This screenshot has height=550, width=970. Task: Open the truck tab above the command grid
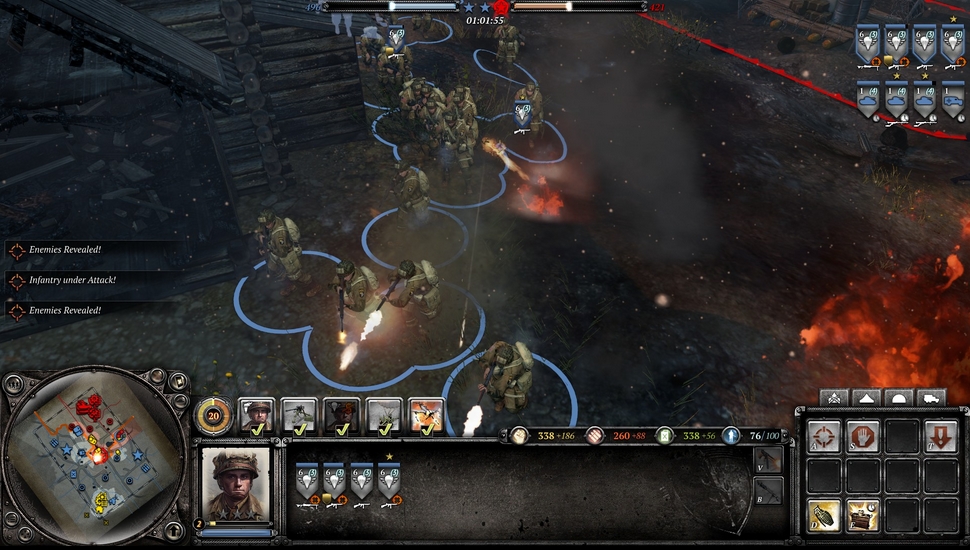tap(930, 397)
